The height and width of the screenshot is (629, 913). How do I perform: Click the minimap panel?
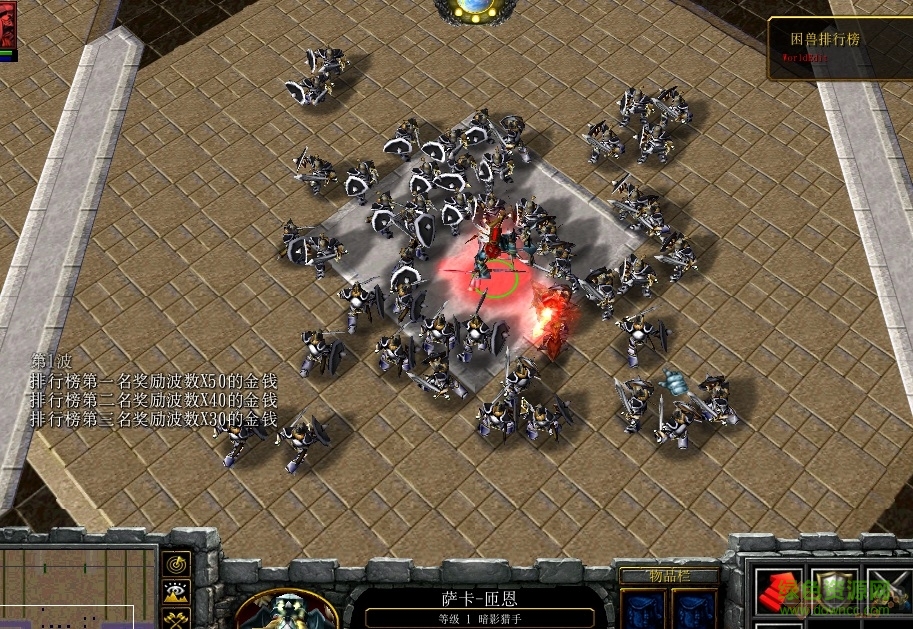(x=78, y=588)
